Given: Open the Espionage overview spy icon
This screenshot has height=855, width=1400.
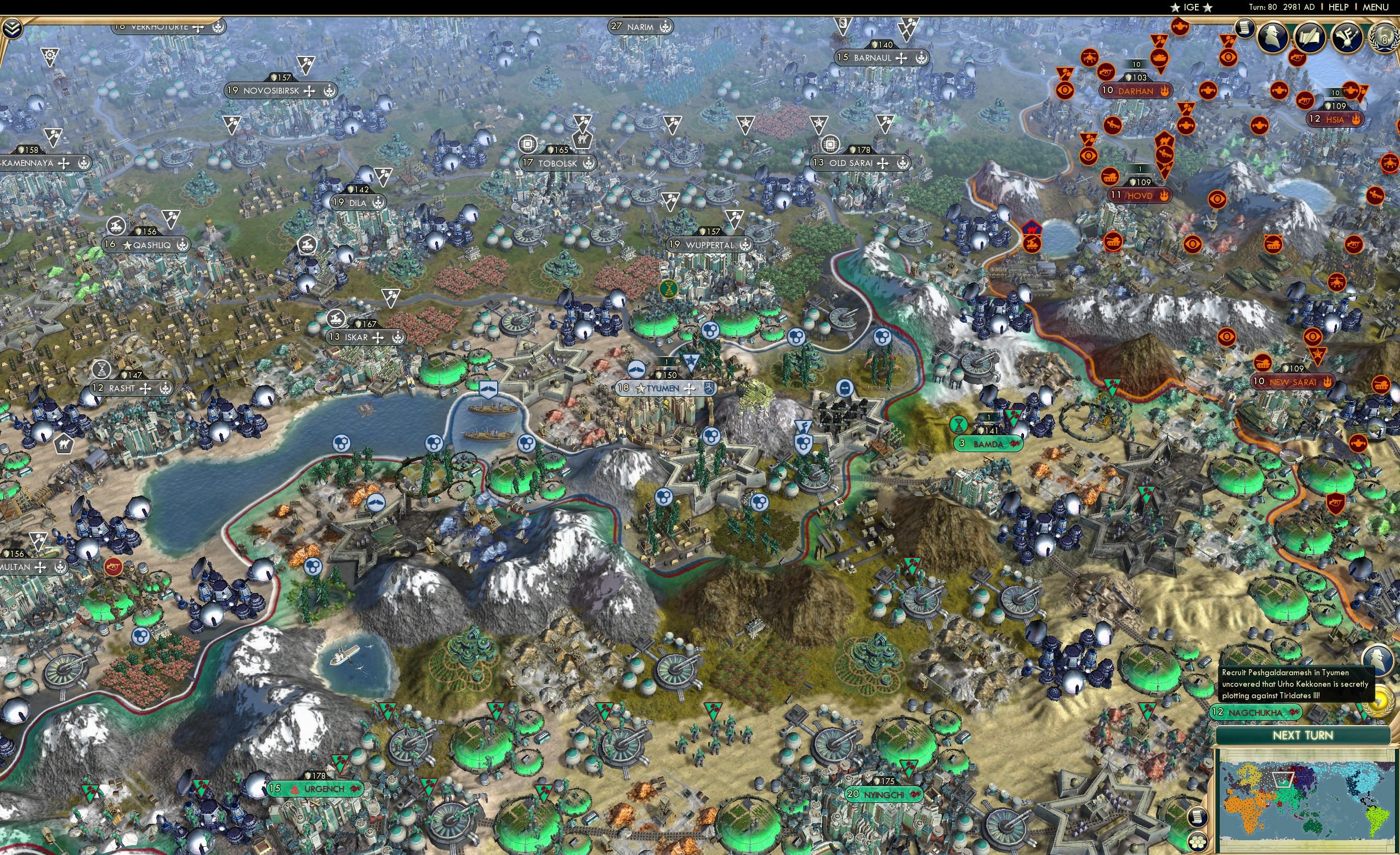Looking at the screenshot, I should [1273, 37].
